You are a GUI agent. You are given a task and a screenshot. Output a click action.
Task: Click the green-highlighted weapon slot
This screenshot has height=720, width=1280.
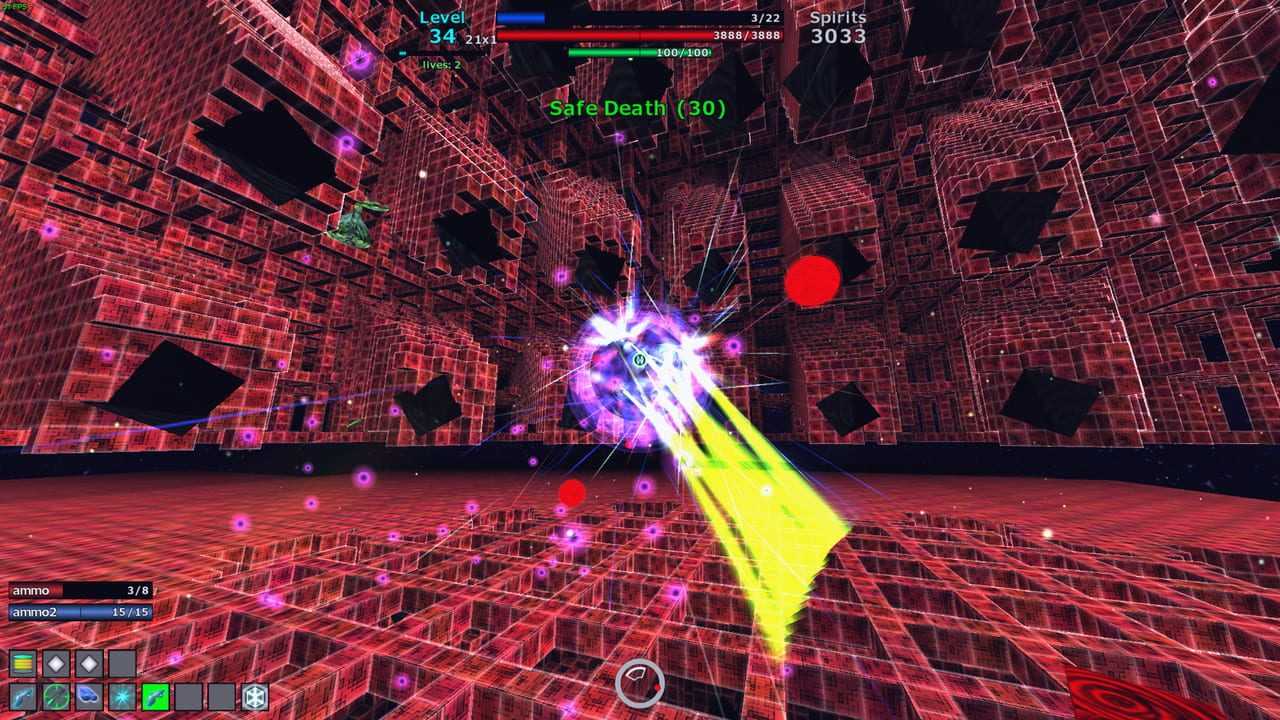[x=155, y=696]
